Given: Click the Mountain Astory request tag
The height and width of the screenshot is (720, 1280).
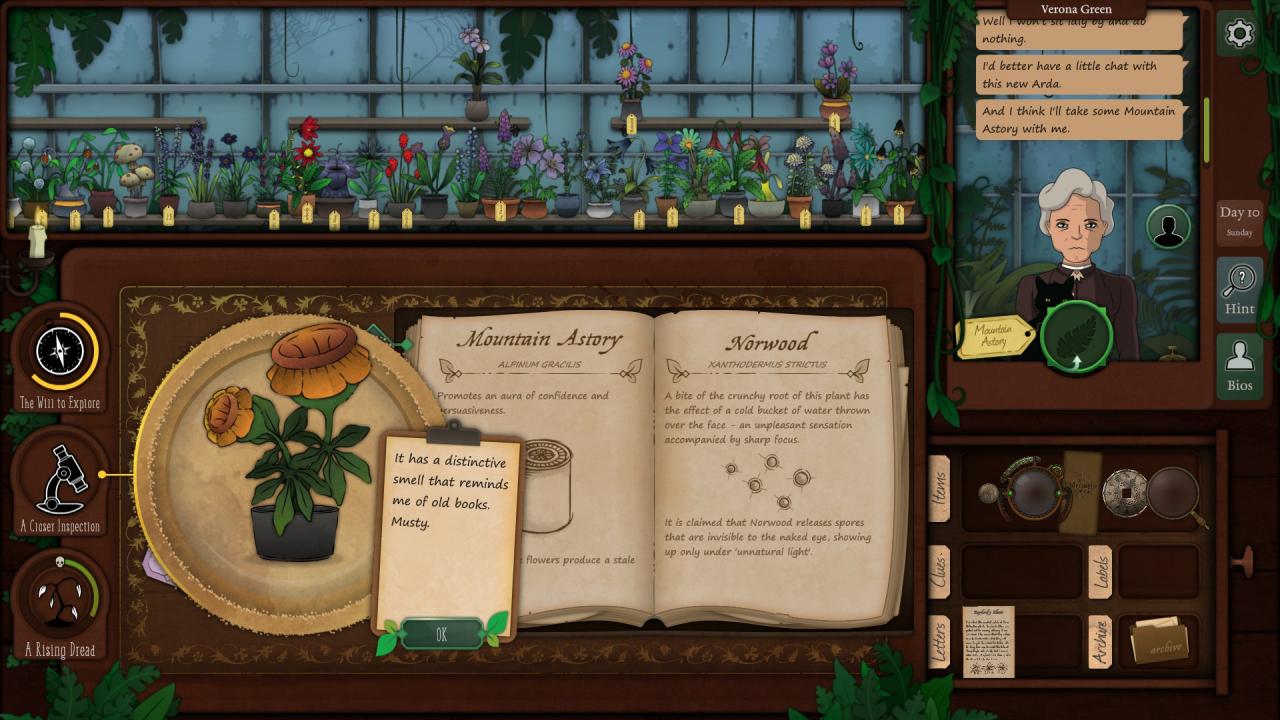Looking at the screenshot, I should (x=995, y=336).
